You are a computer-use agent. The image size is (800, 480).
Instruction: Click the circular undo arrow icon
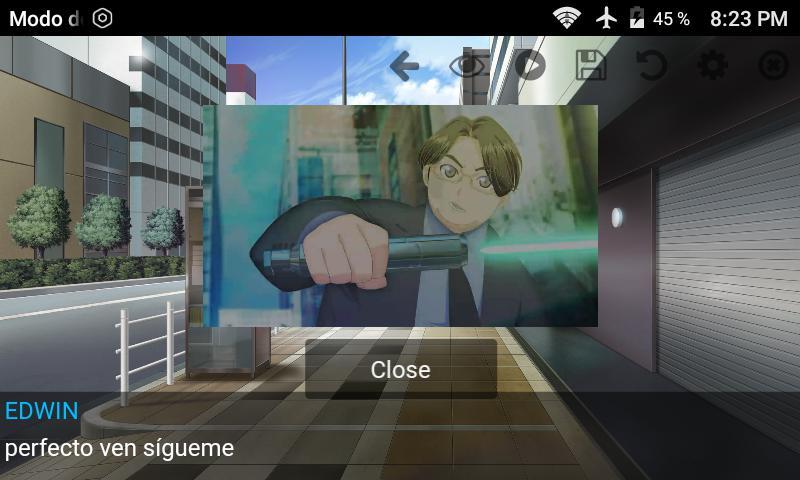pyautogui.click(x=651, y=66)
